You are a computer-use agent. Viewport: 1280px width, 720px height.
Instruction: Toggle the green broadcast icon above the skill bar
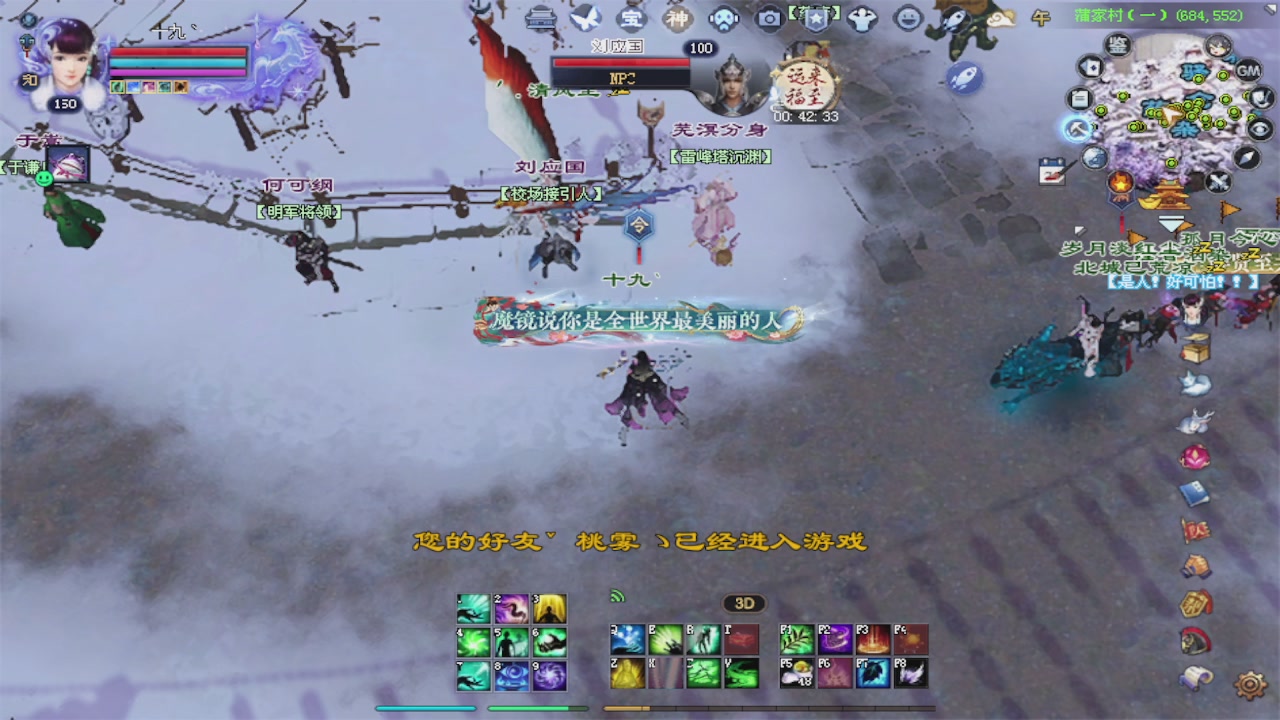(617, 597)
